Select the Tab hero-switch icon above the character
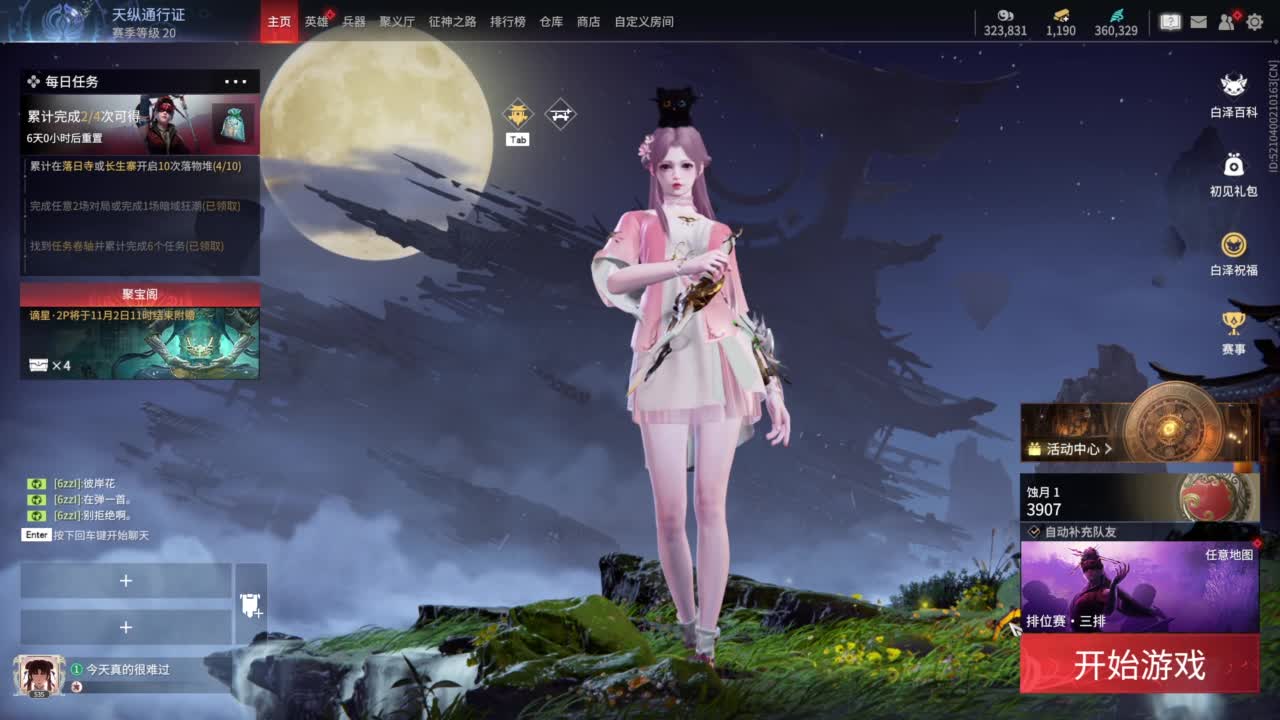Image resolution: width=1280 pixels, height=720 pixels. 518,114
